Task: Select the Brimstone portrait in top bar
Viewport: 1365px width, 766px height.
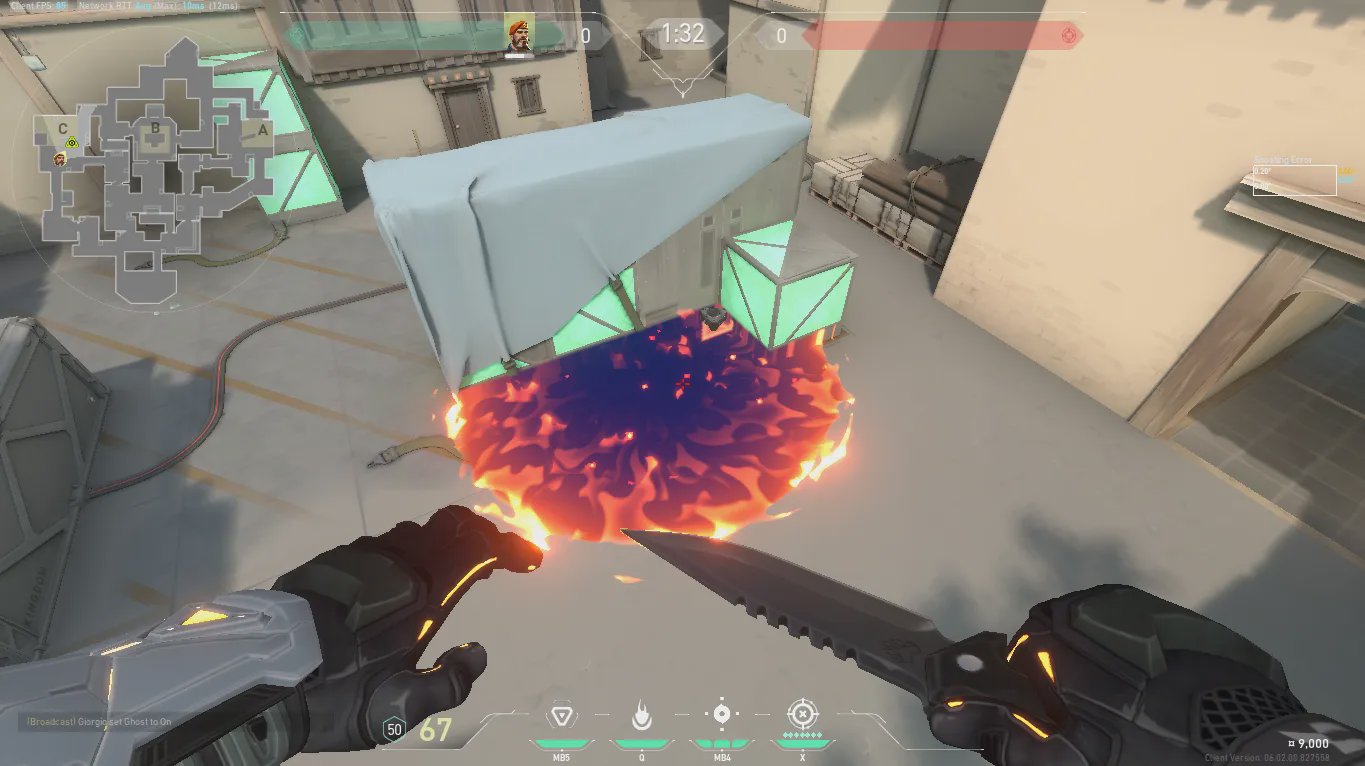Action: (x=518, y=35)
